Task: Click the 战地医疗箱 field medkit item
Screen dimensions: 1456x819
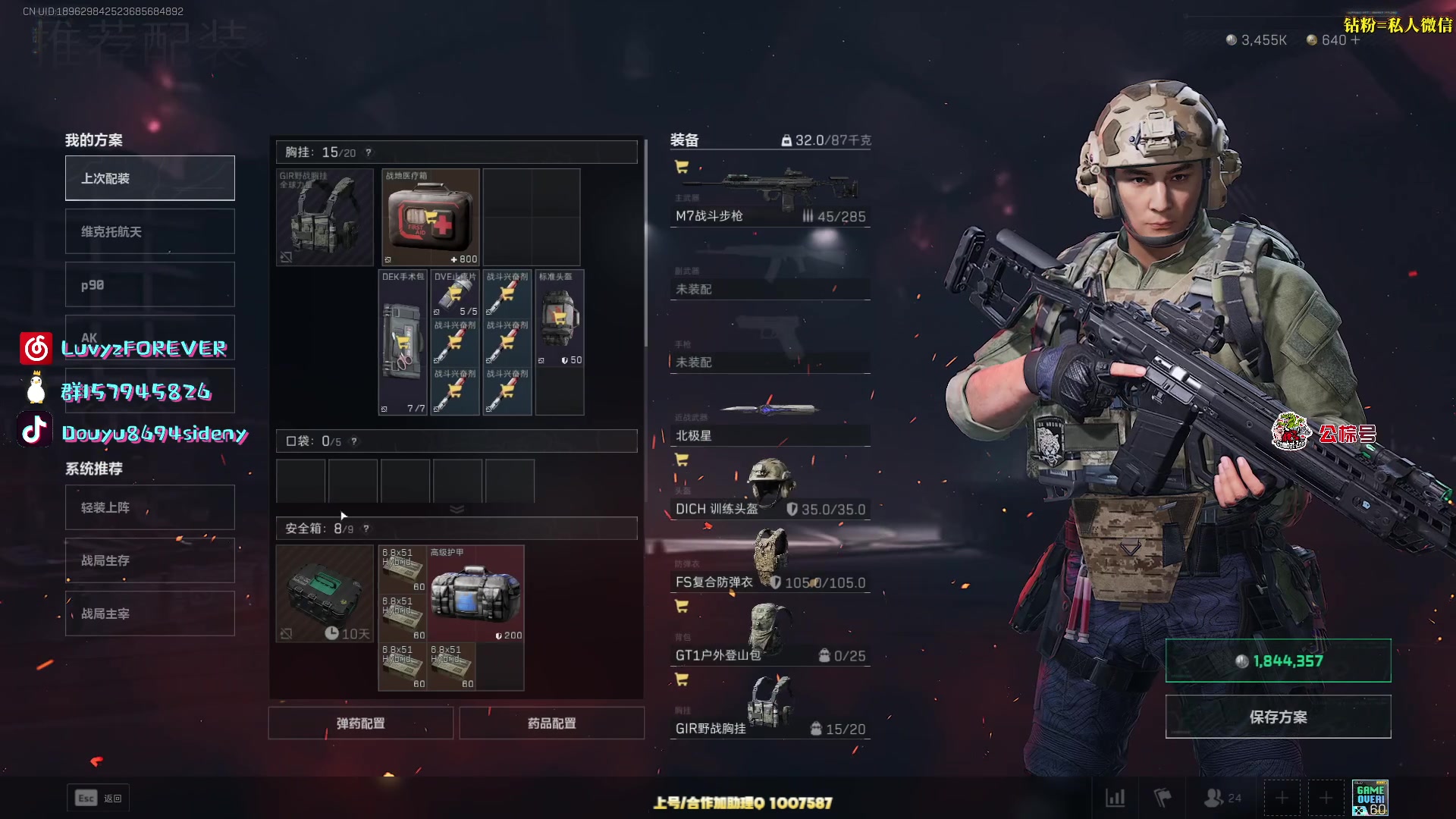Action: [x=430, y=218]
